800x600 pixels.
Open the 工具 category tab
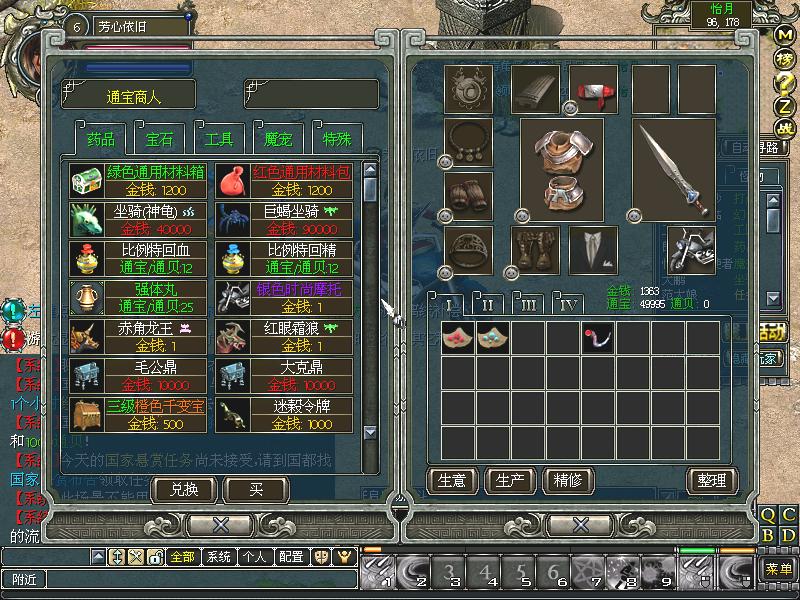tap(219, 138)
